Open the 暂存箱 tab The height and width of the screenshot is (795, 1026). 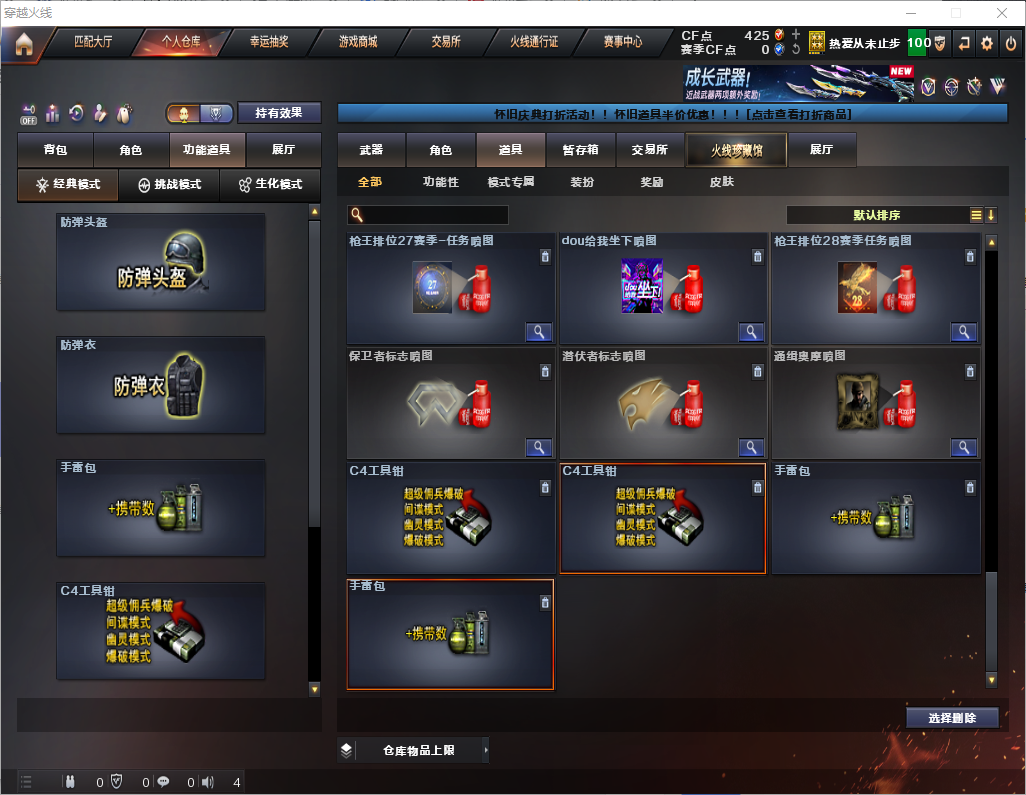click(580, 150)
